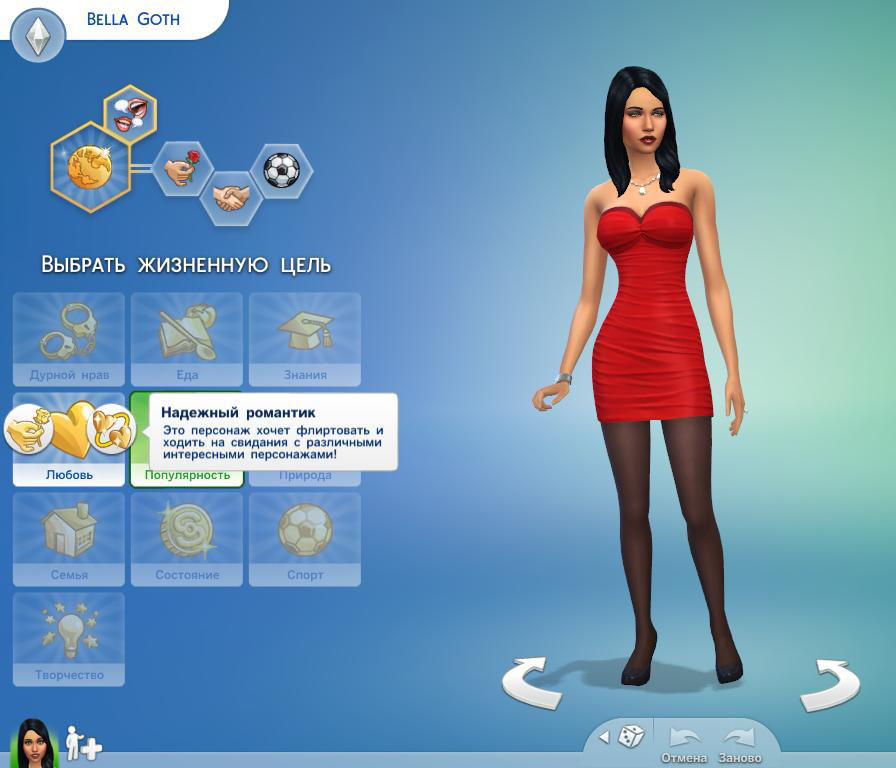Select the Еда aspiration category
The width and height of the screenshot is (896, 768).
coord(187,339)
